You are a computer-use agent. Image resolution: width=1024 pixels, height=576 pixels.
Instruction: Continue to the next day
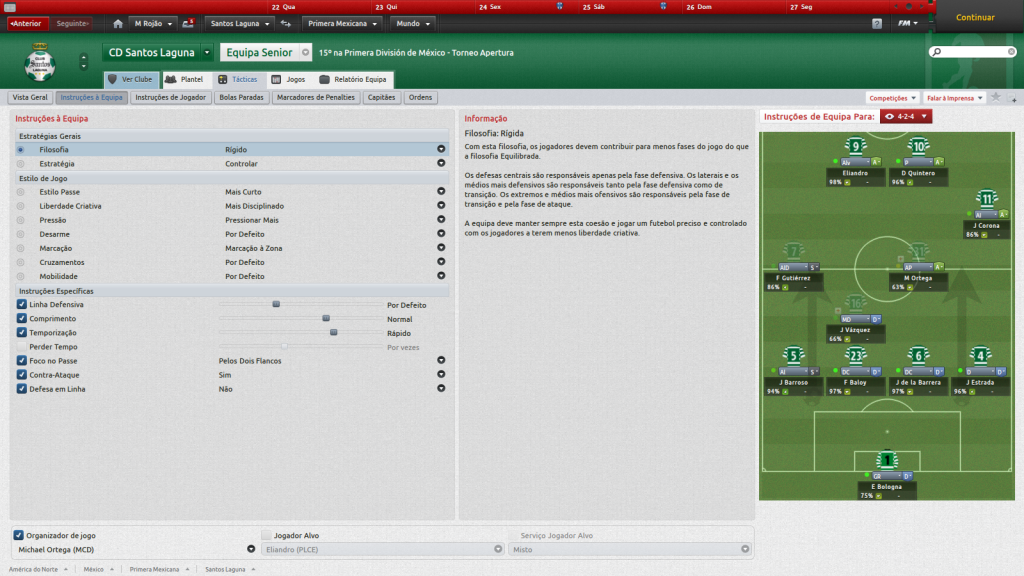975,17
